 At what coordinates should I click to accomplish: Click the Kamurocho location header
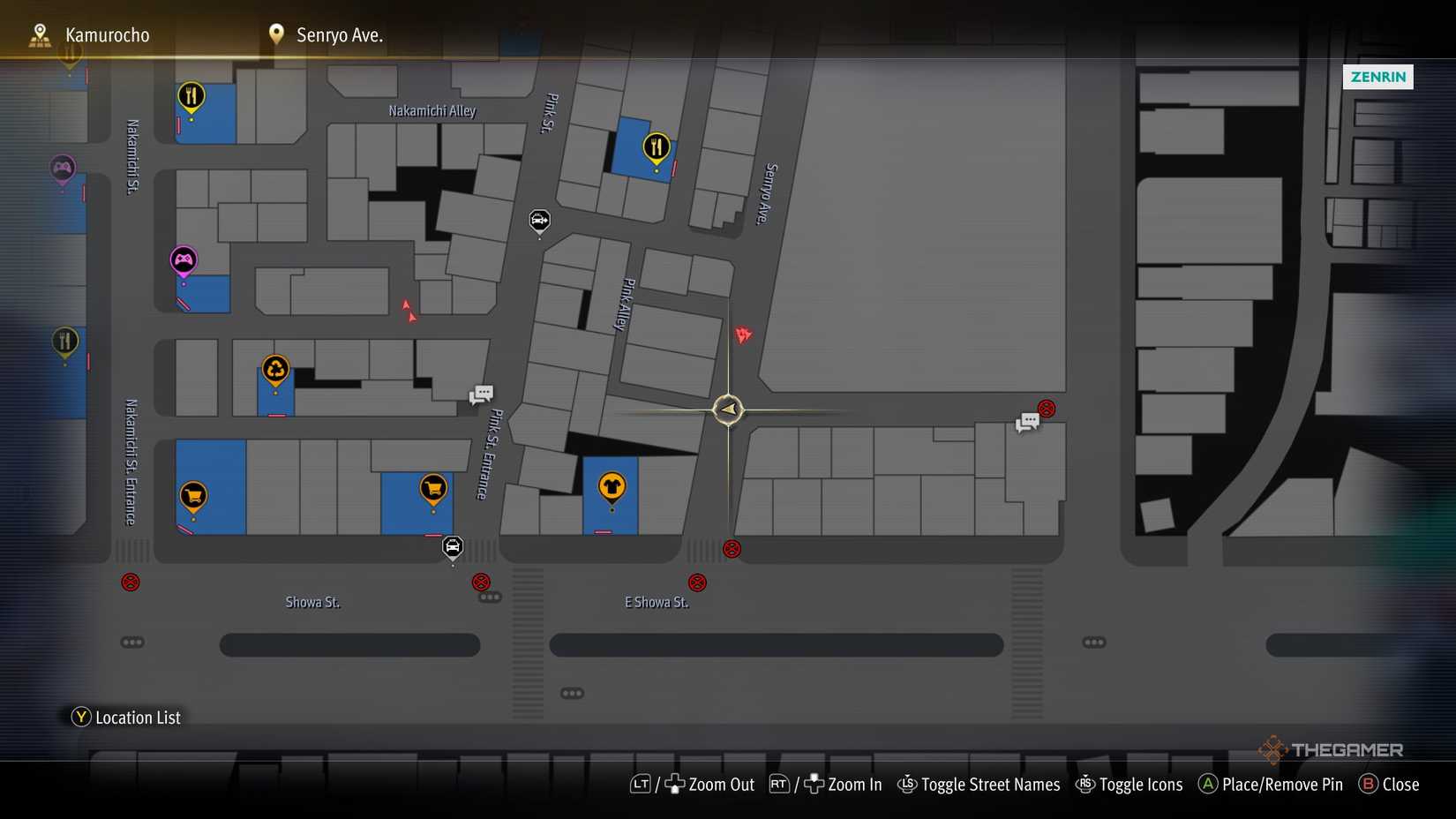tap(106, 34)
